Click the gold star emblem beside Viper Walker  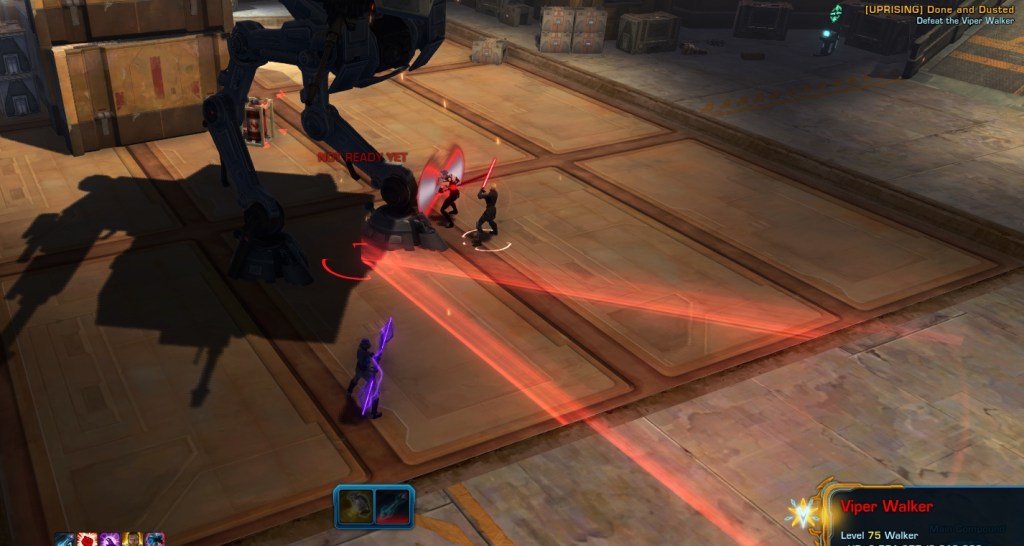[803, 512]
